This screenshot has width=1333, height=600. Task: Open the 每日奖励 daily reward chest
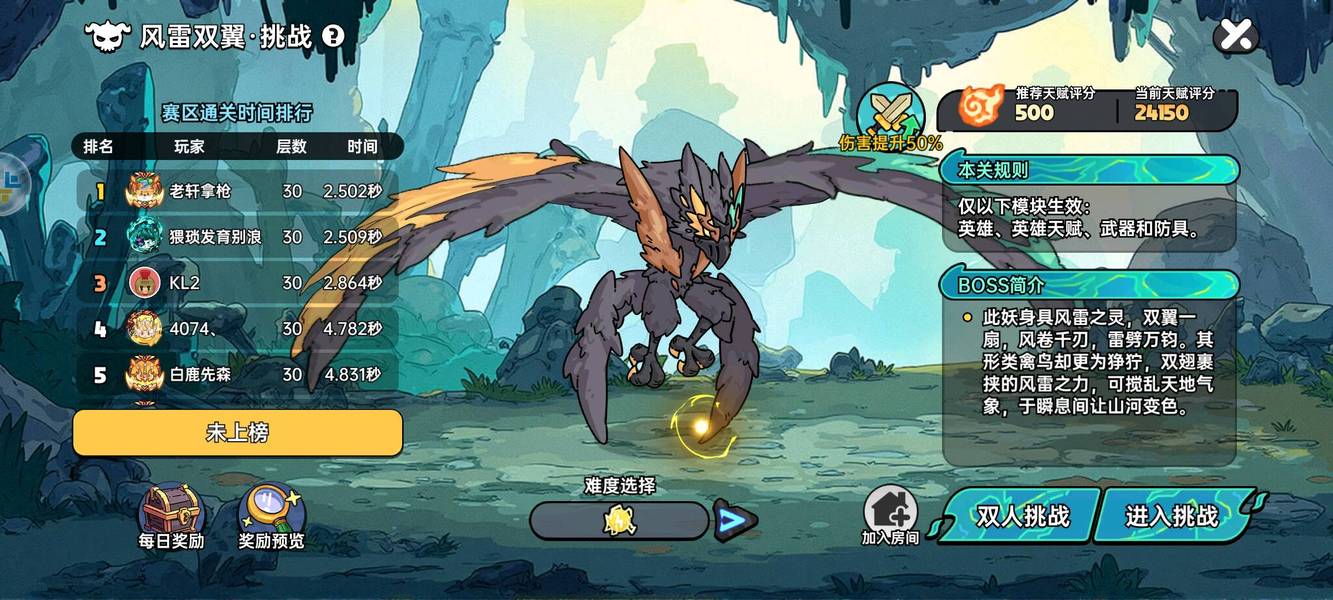tap(171, 516)
